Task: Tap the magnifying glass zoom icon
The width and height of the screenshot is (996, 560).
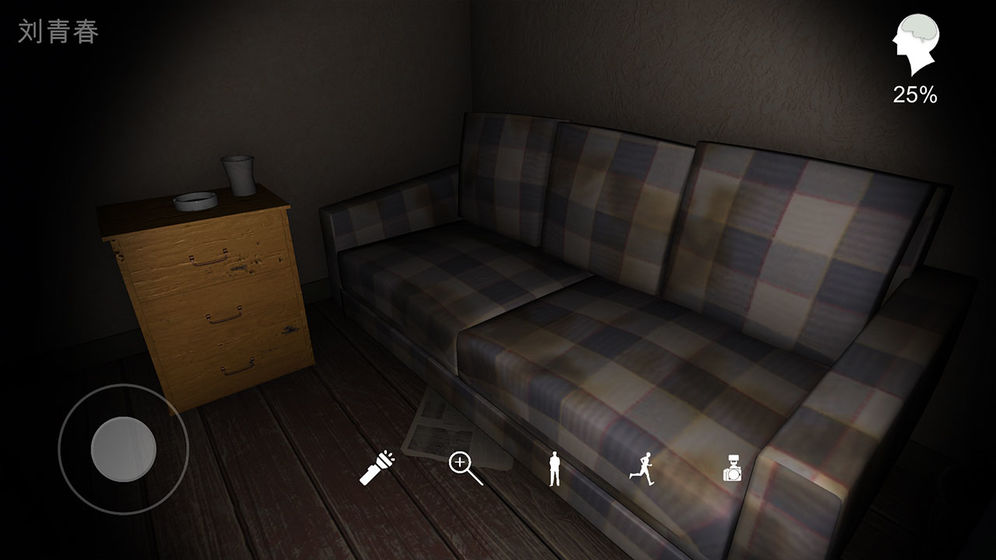Action: click(465, 467)
